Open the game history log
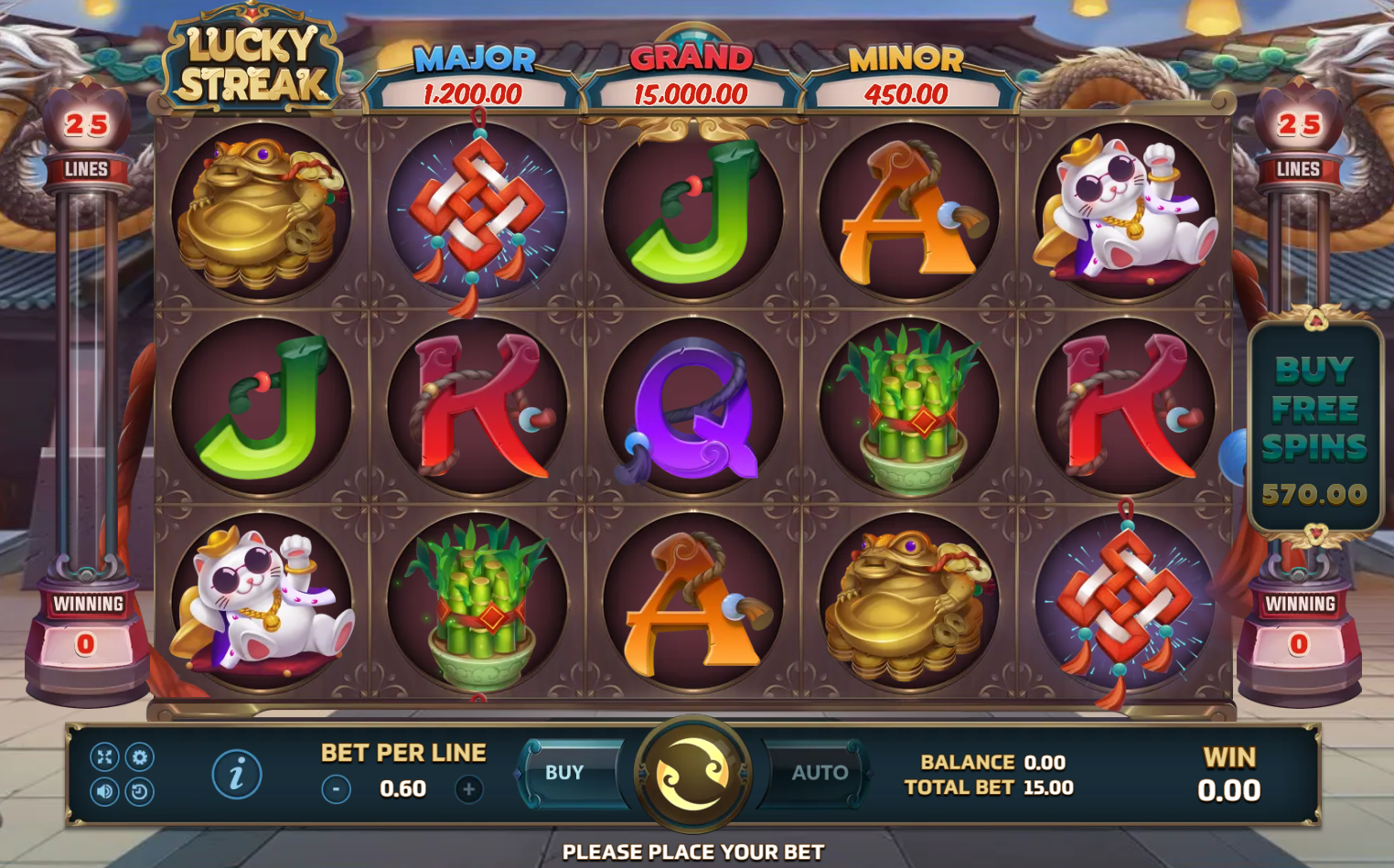This screenshot has height=868, width=1394. pos(139,789)
